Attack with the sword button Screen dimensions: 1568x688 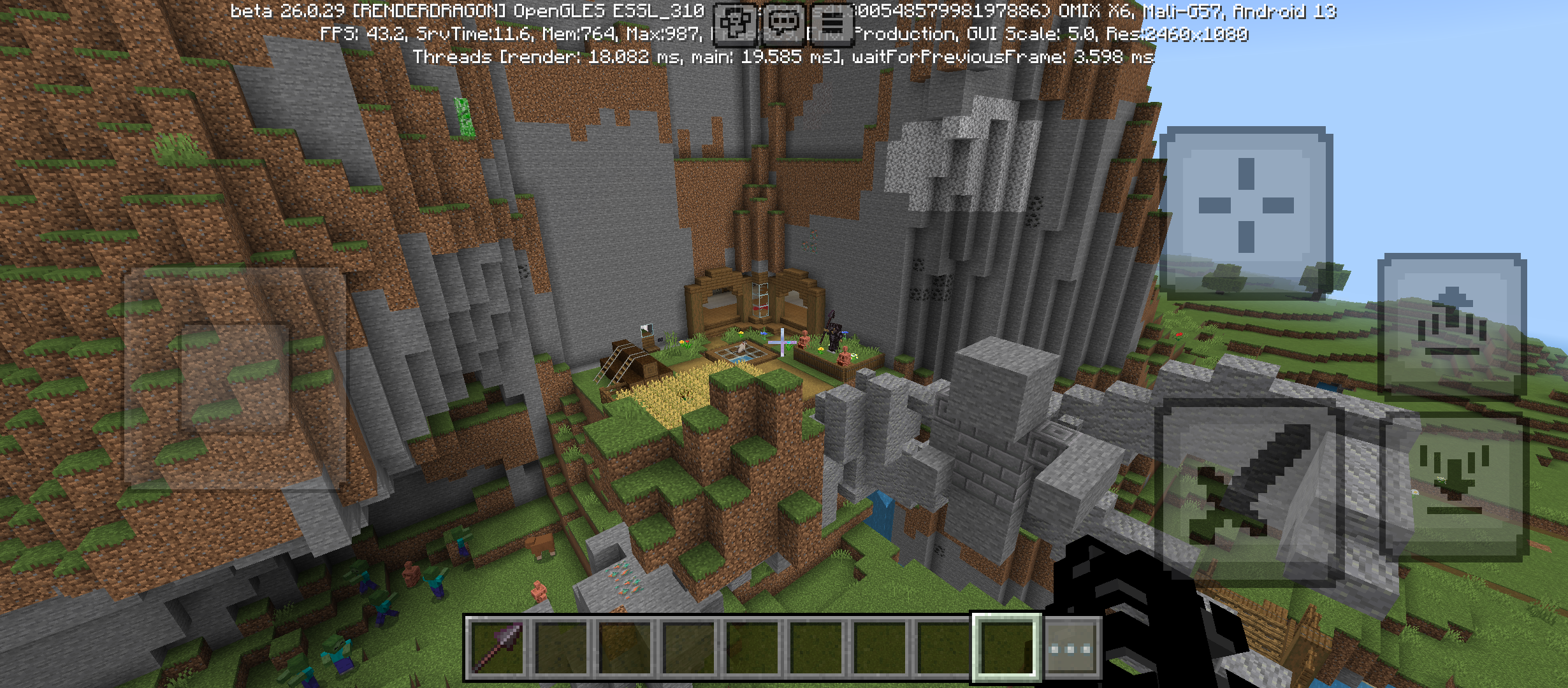pos(1249,492)
